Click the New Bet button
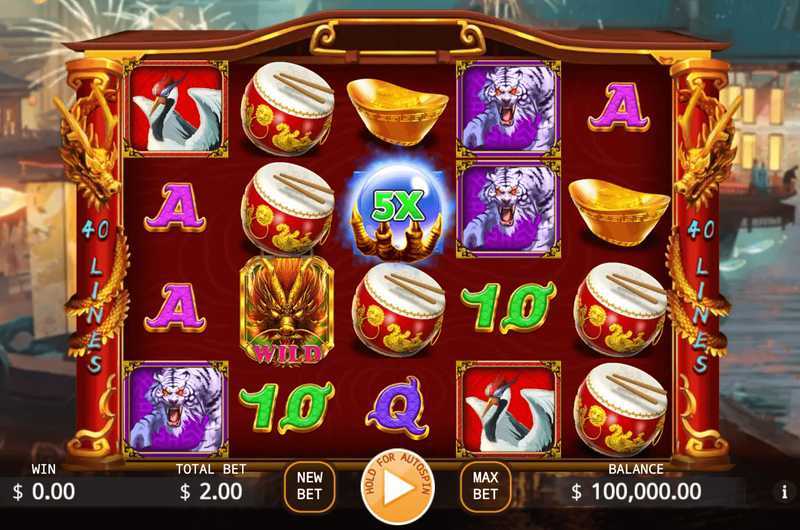 coord(309,487)
